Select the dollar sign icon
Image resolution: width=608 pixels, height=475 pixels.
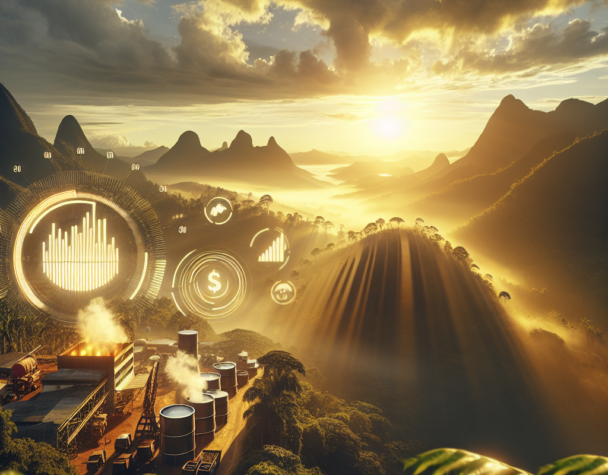[212, 283]
